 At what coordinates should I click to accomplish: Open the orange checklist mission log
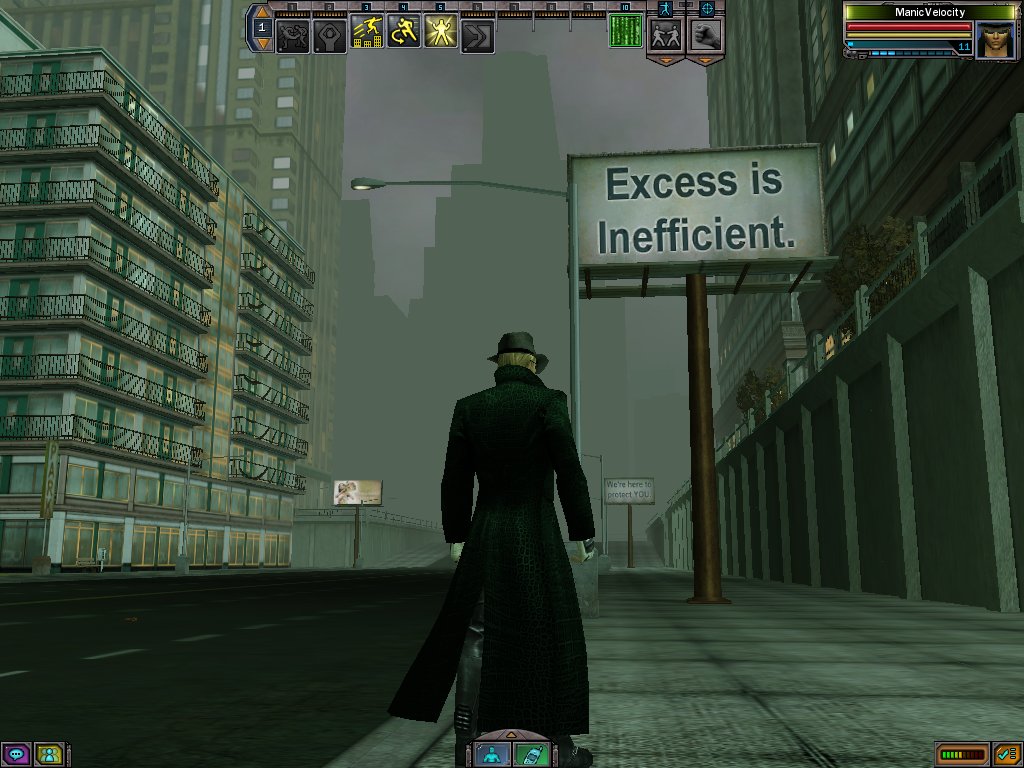coord(1005,754)
